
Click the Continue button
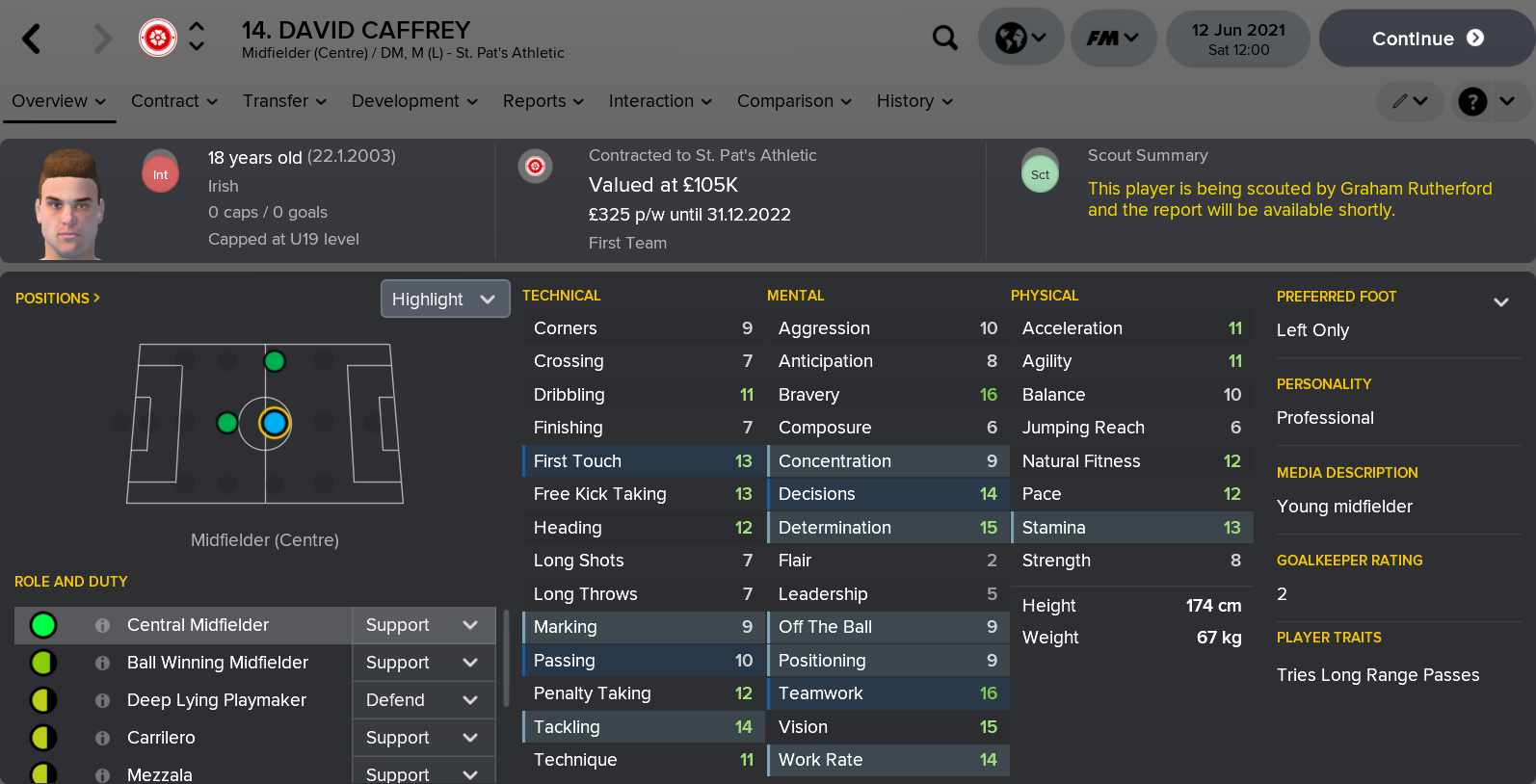tap(1426, 39)
